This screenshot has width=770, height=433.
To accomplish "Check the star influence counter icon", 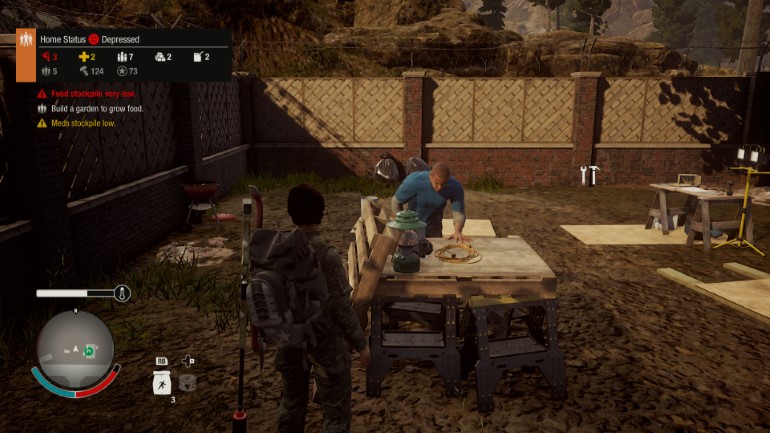I will point(122,71).
